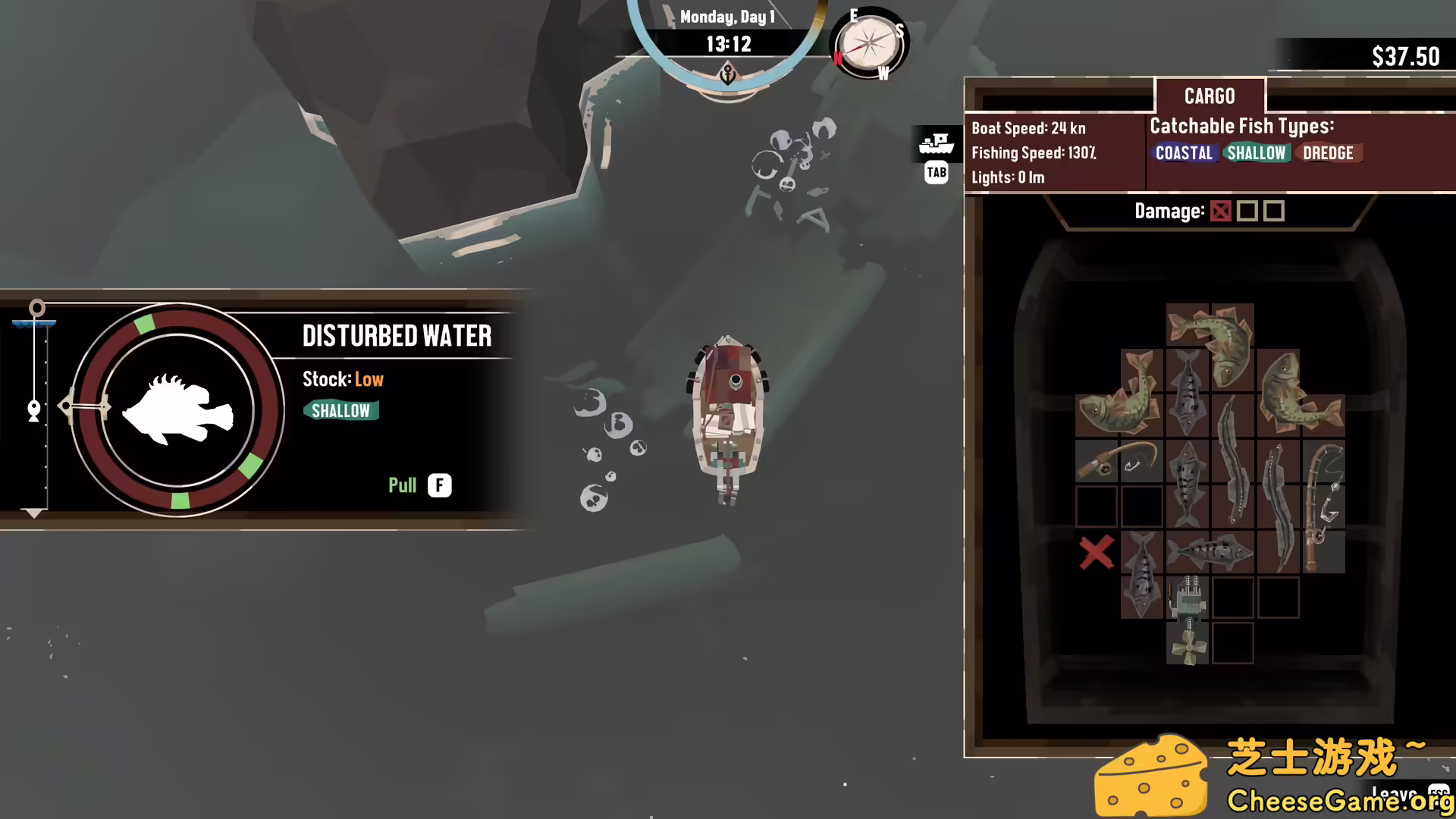This screenshot has width=1456, height=819.
Task: Click SHALLOW tag in Disturbed Water panel
Action: [x=340, y=411]
